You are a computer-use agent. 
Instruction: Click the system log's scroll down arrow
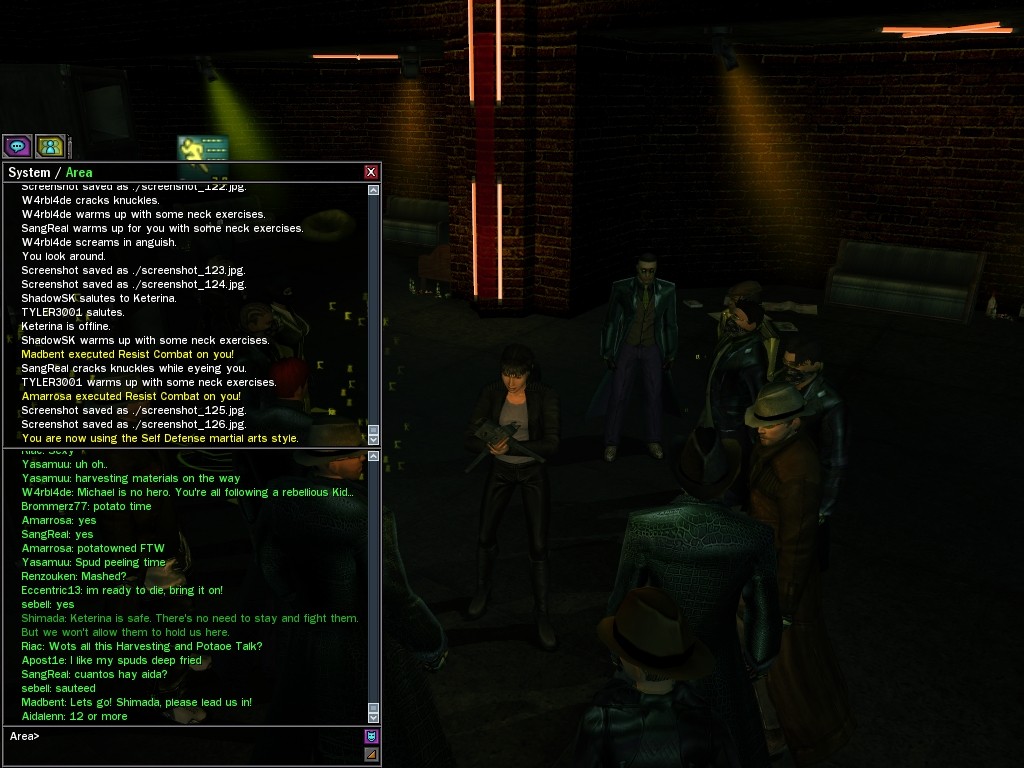tap(374, 438)
